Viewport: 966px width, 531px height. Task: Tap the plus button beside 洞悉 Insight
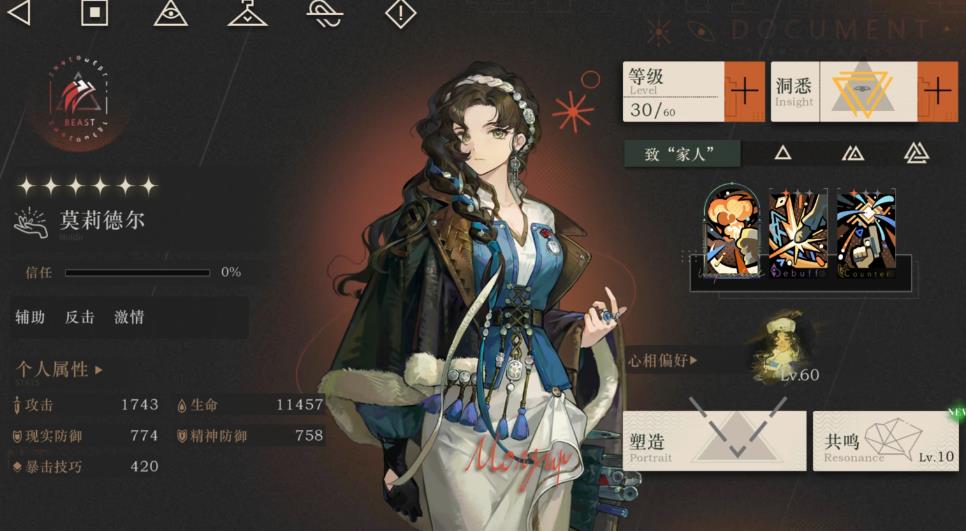click(938, 91)
